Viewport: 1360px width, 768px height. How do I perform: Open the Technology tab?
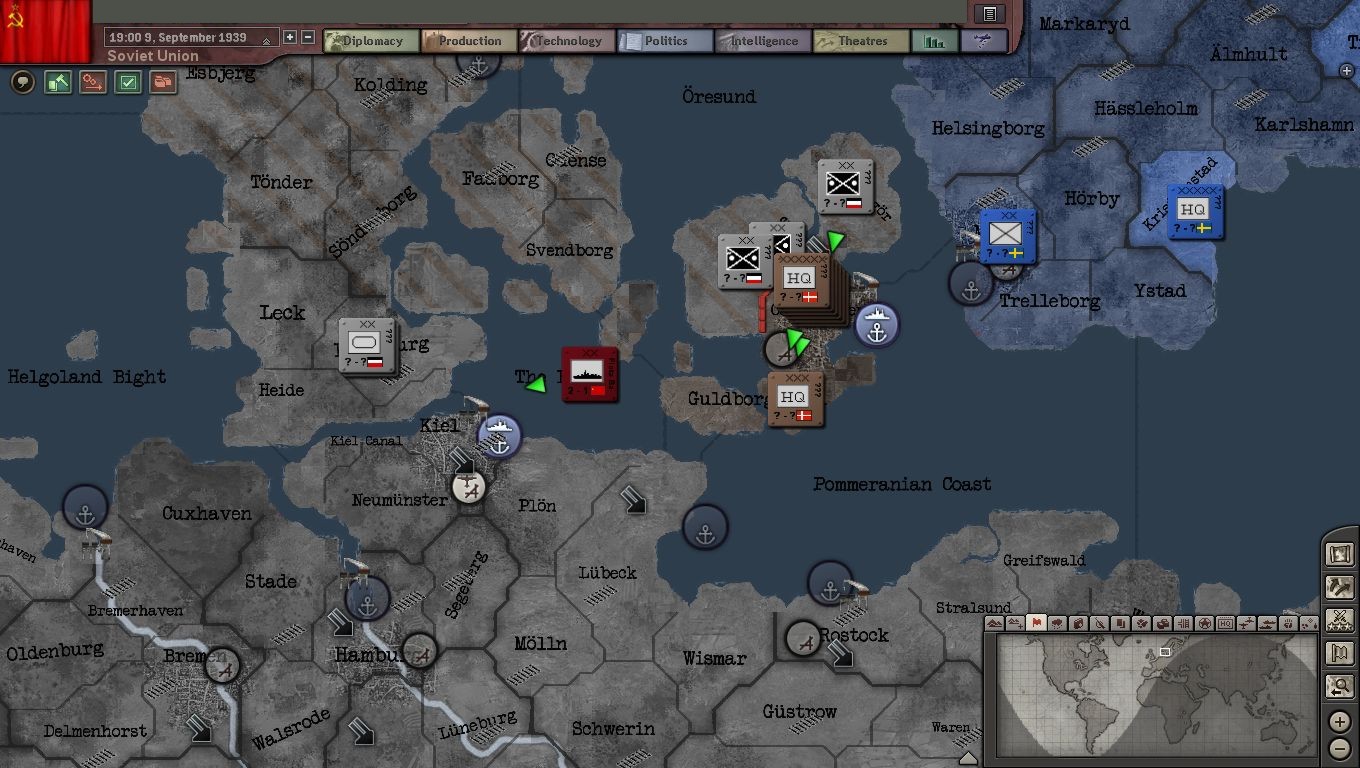(567, 41)
